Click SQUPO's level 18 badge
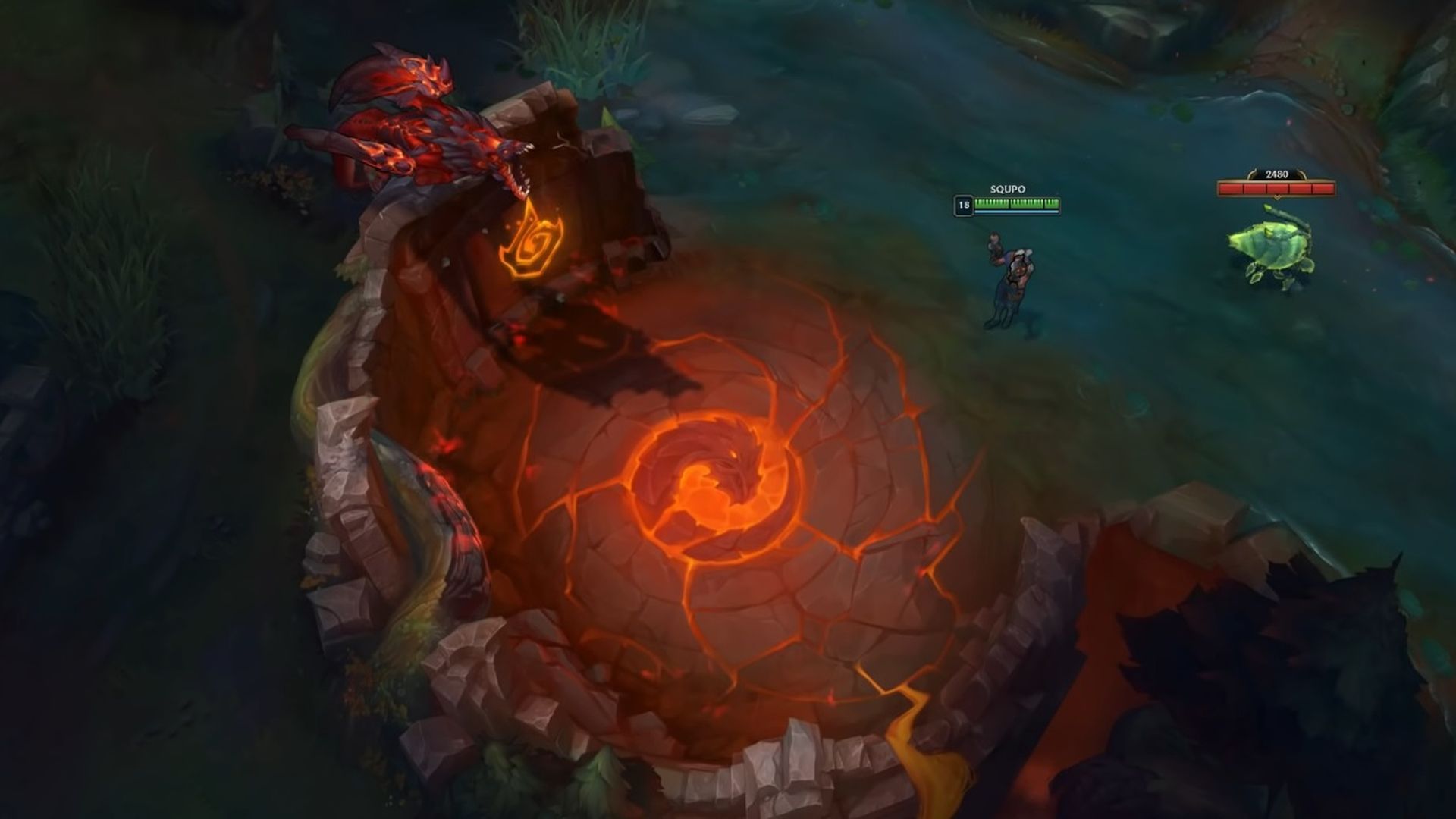1456x819 pixels. click(x=964, y=203)
